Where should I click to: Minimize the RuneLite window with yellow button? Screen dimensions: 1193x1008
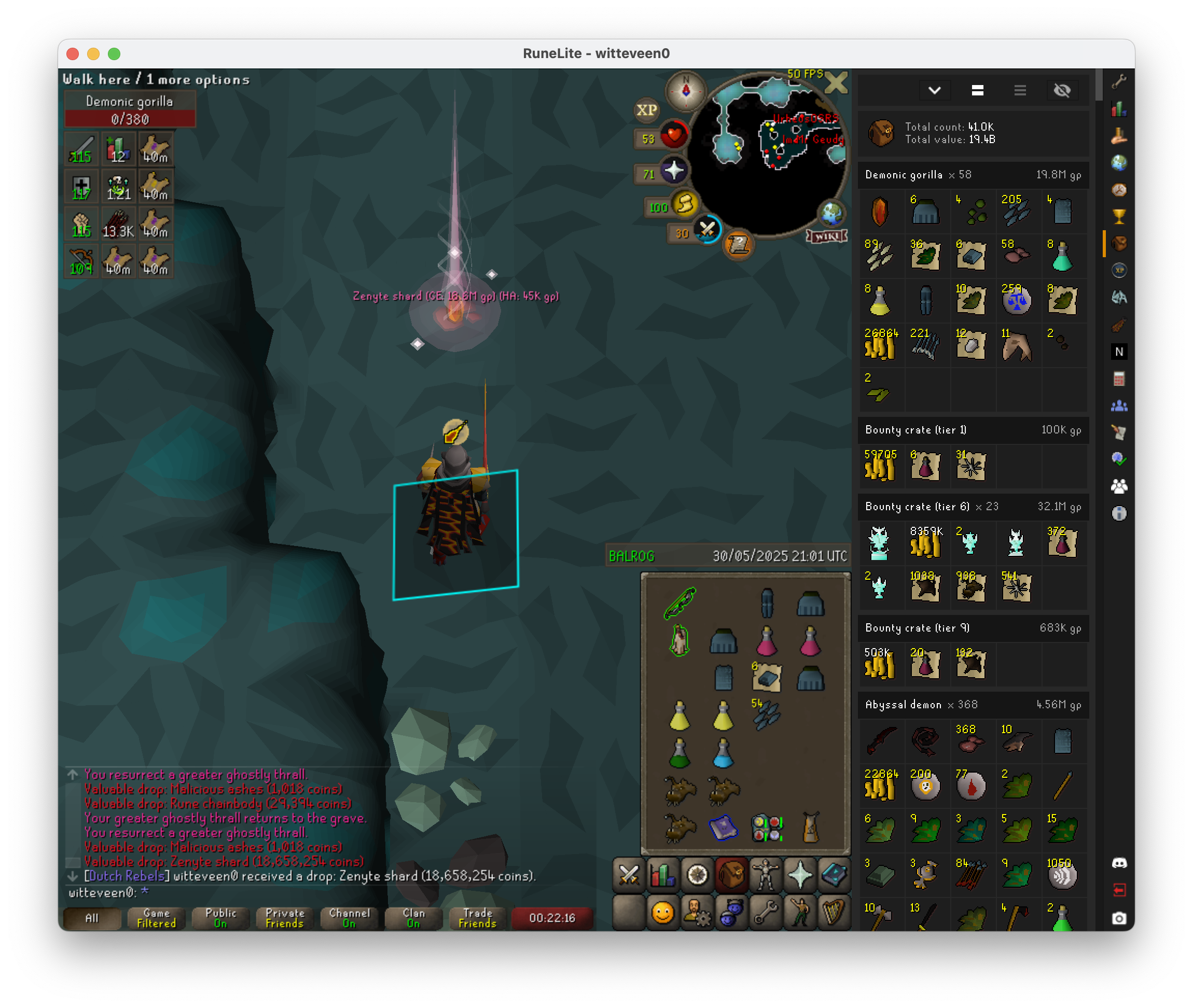click(93, 54)
